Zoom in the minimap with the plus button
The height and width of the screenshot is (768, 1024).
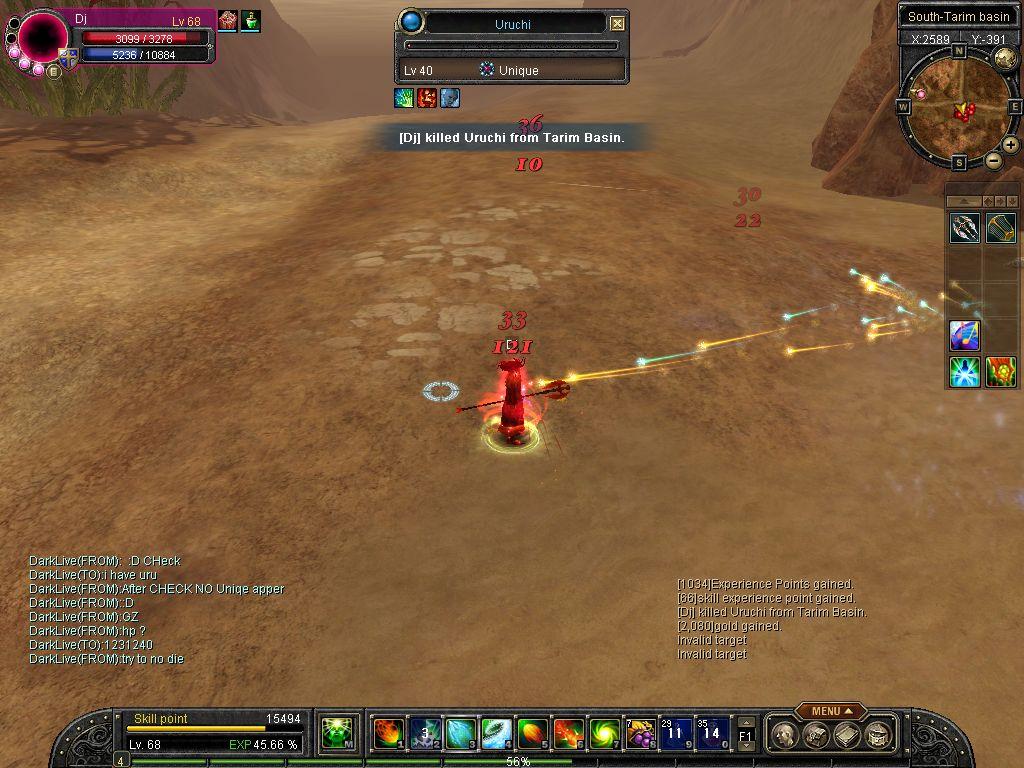coord(1011,145)
